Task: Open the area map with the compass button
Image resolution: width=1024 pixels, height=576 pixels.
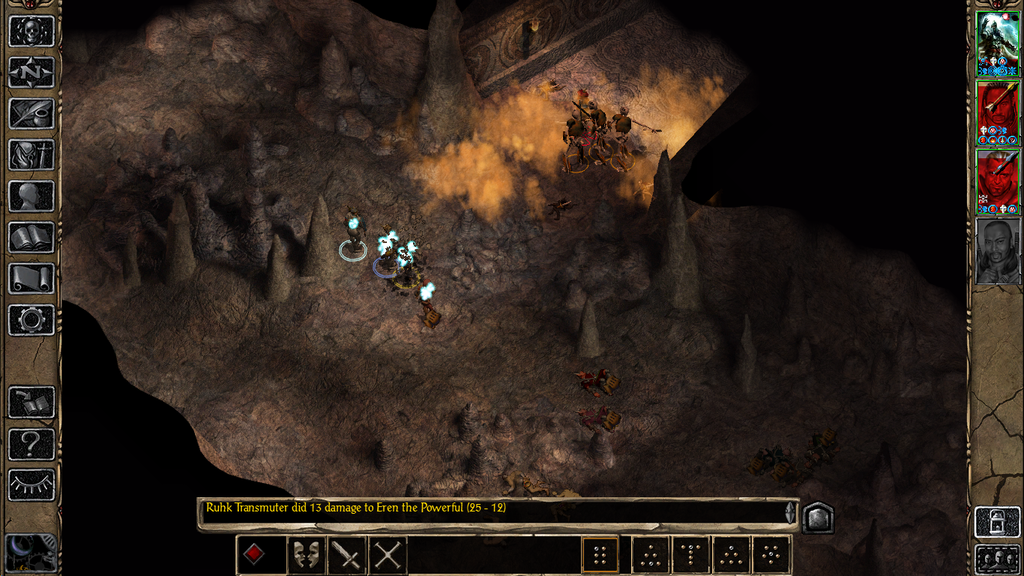Action: pos(31,72)
